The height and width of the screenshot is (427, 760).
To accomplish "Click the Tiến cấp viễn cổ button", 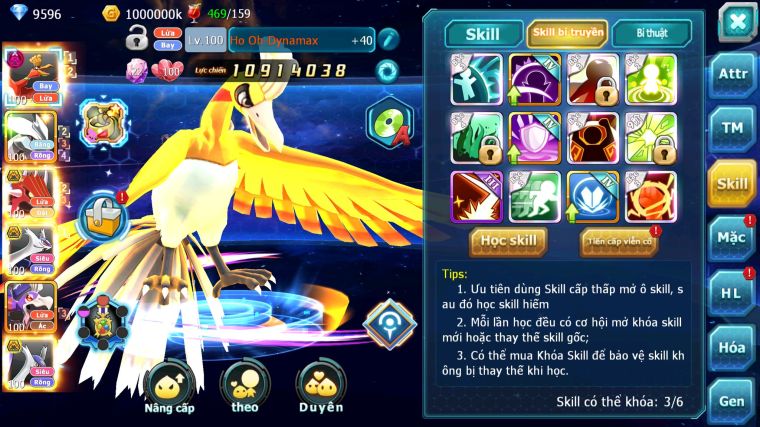I will pyautogui.click(x=619, y=241).
